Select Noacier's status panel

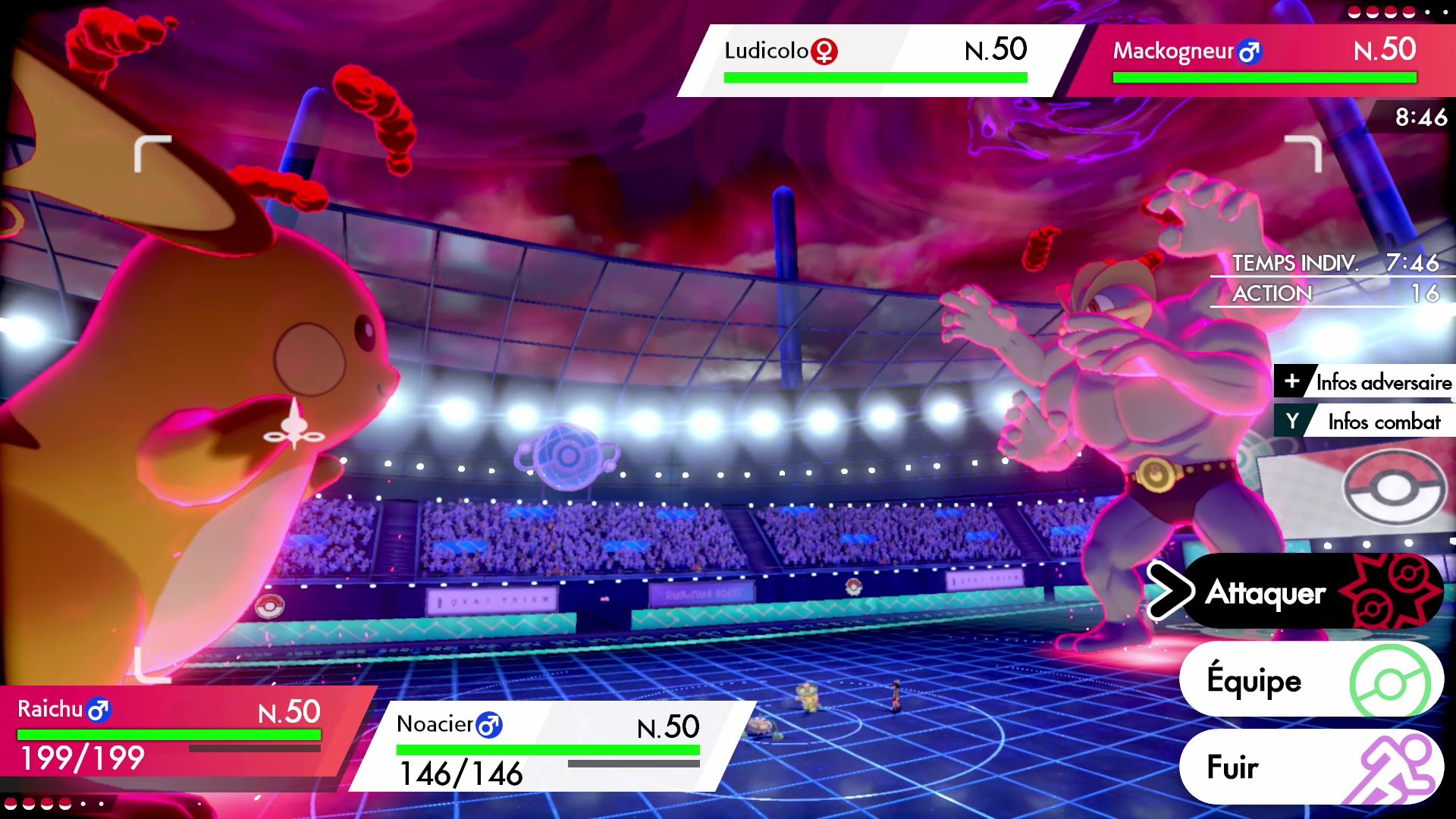click(550, 747)
